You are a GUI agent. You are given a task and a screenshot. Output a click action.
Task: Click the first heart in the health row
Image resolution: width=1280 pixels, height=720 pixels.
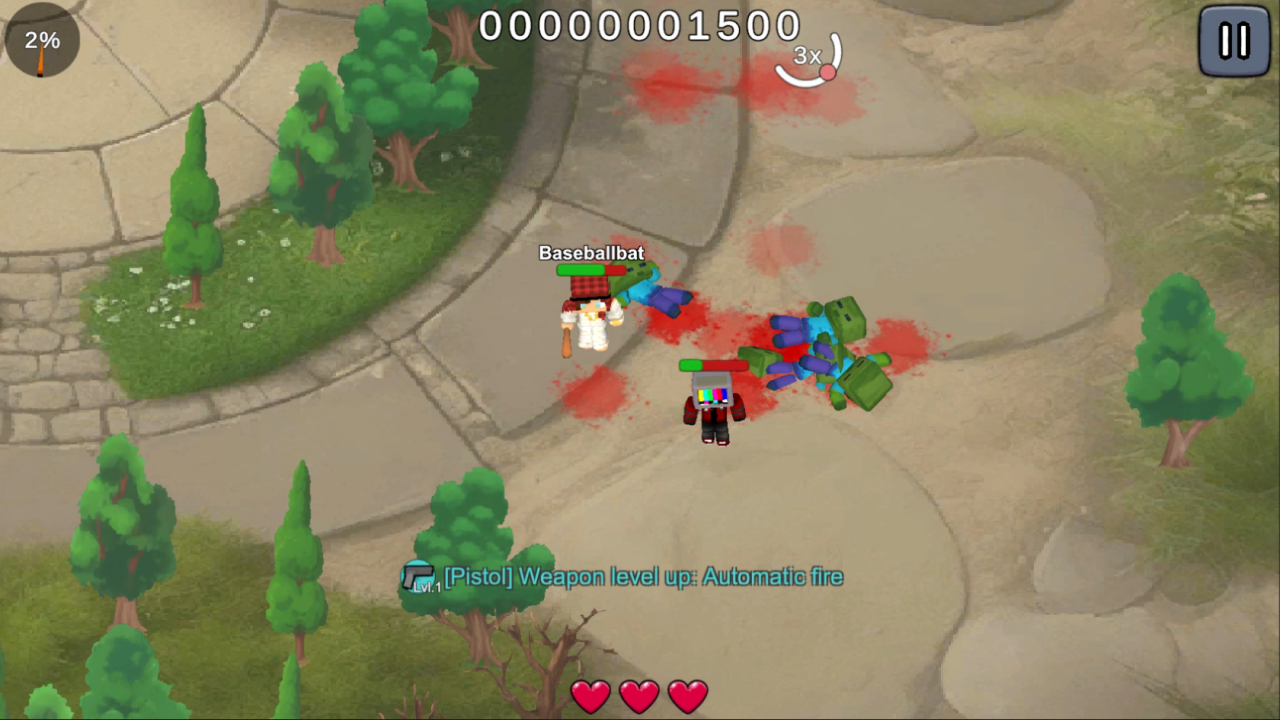(x=591, y=695)
